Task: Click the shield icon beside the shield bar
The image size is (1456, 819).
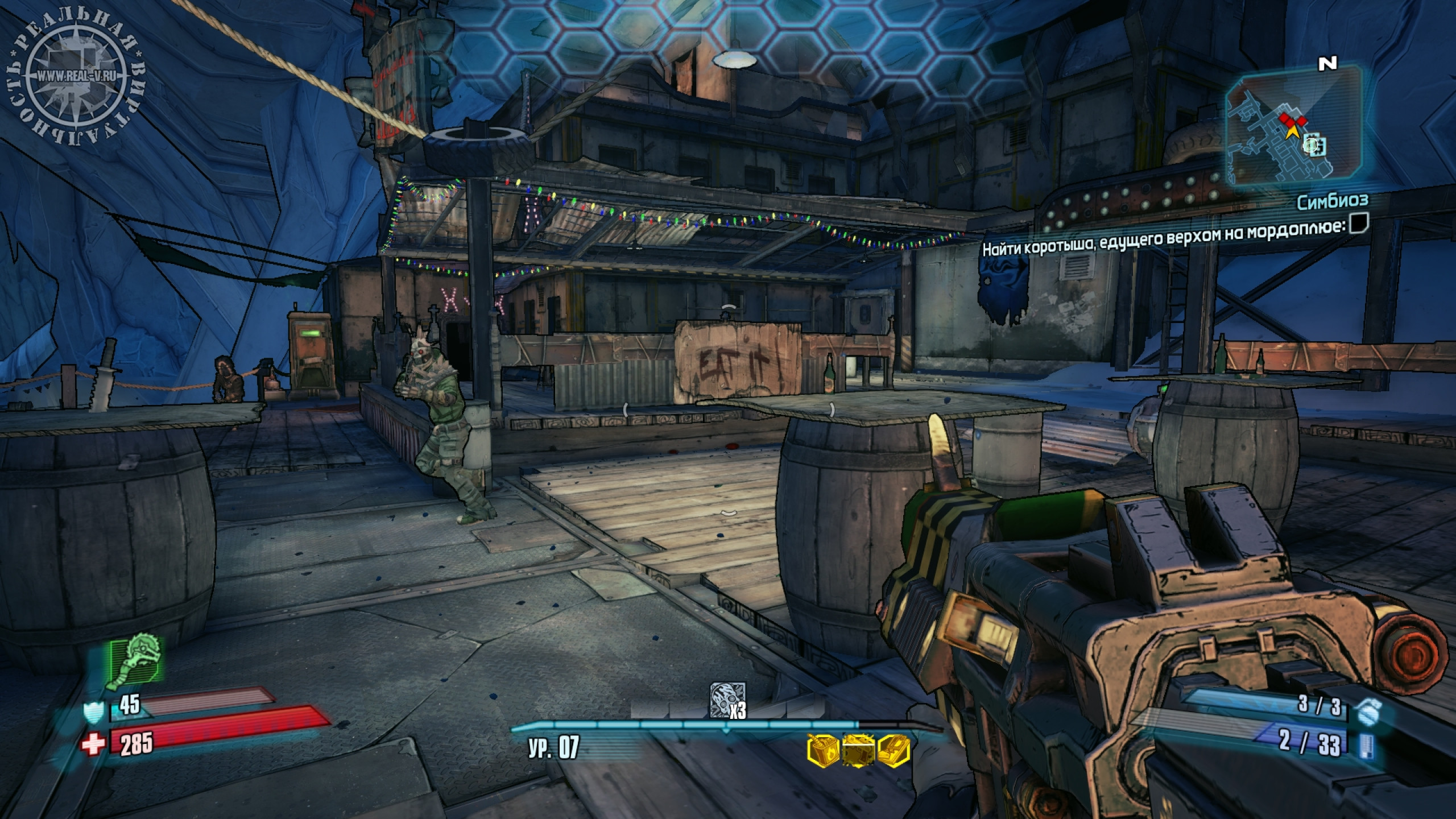Action: [93, 712]
